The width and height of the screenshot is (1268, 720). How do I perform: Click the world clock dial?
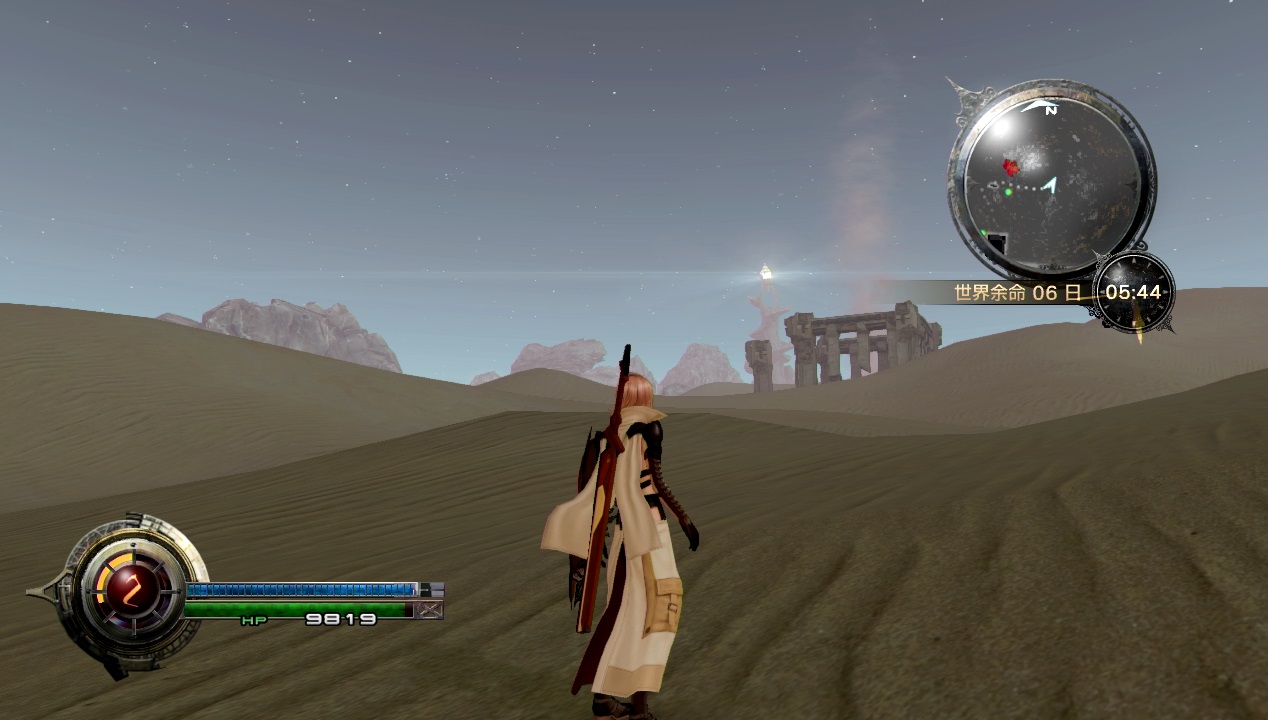1134,292
